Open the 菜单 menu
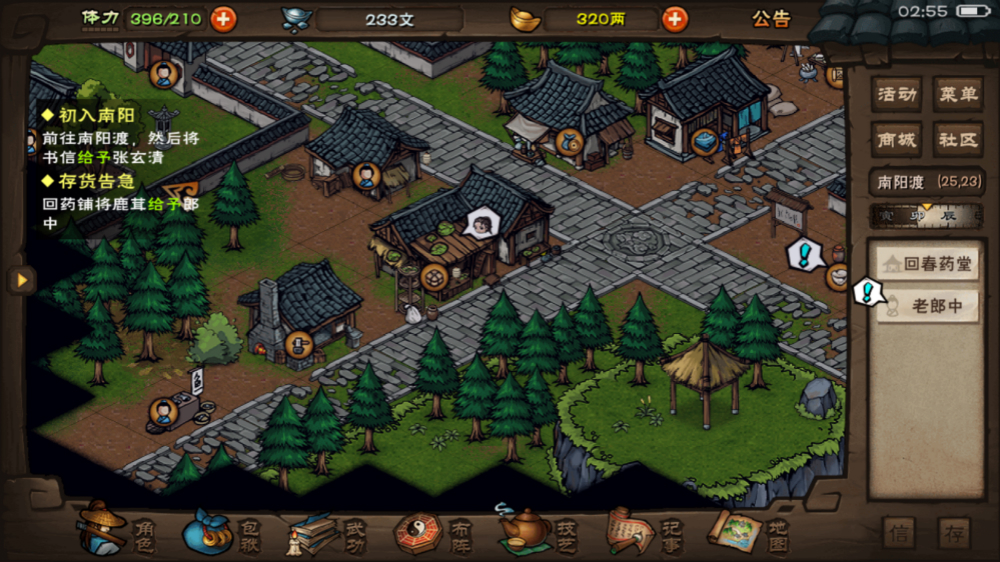Image resolution: width=1000 pixels, height=562 pixels. click(957, 95)
